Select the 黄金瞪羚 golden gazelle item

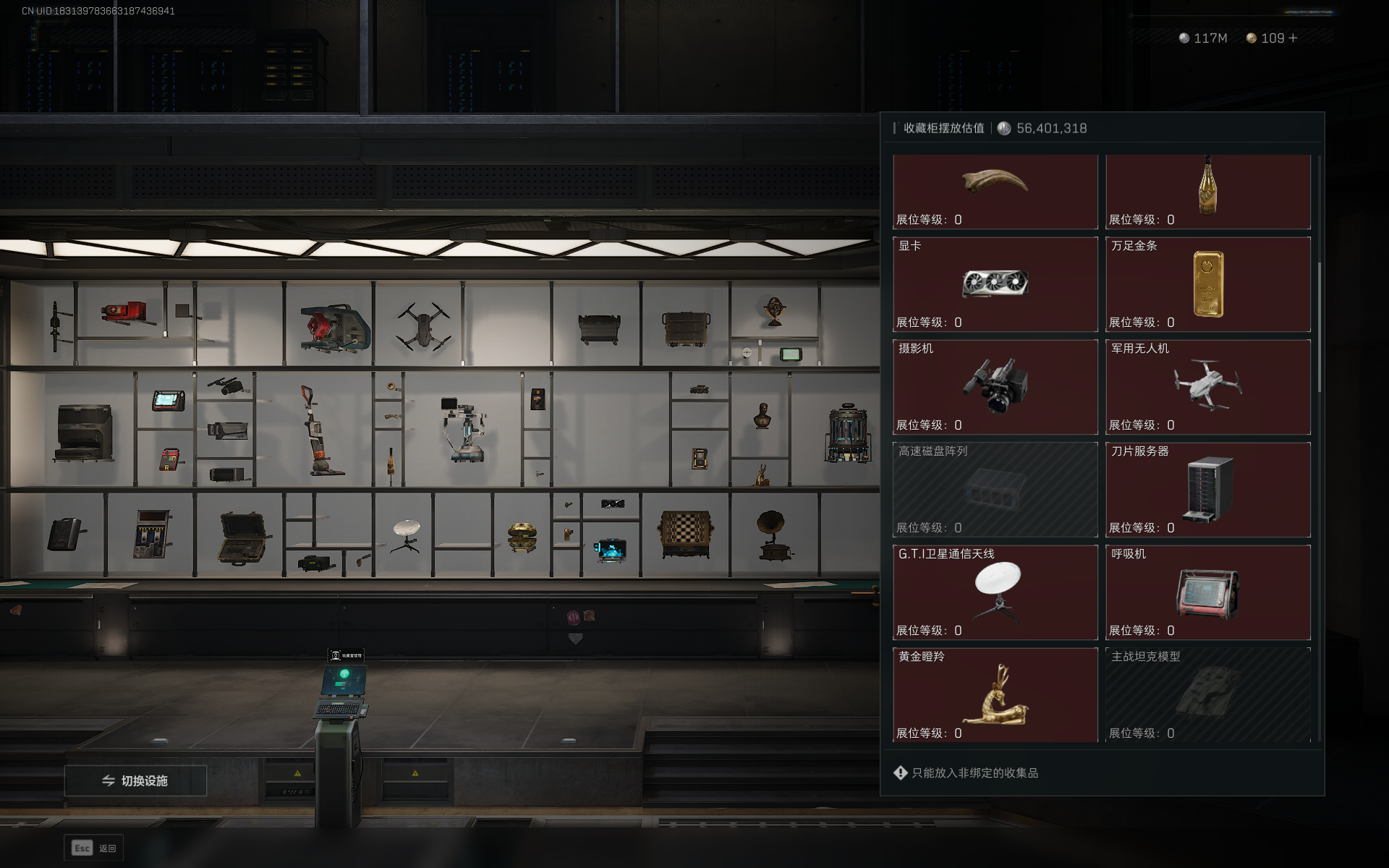tap(995, 695)
